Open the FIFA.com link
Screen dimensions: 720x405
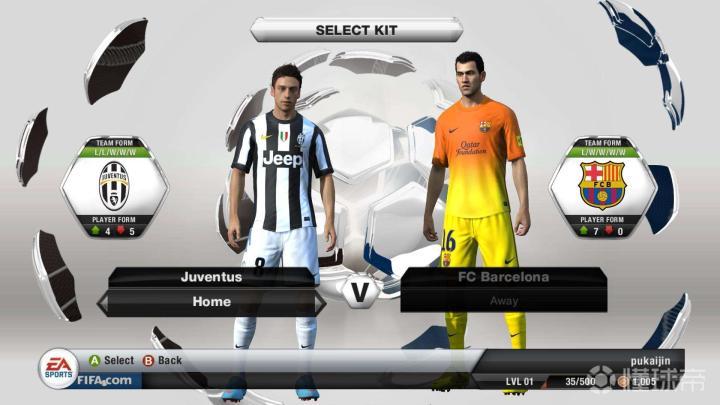coord(103,380)
